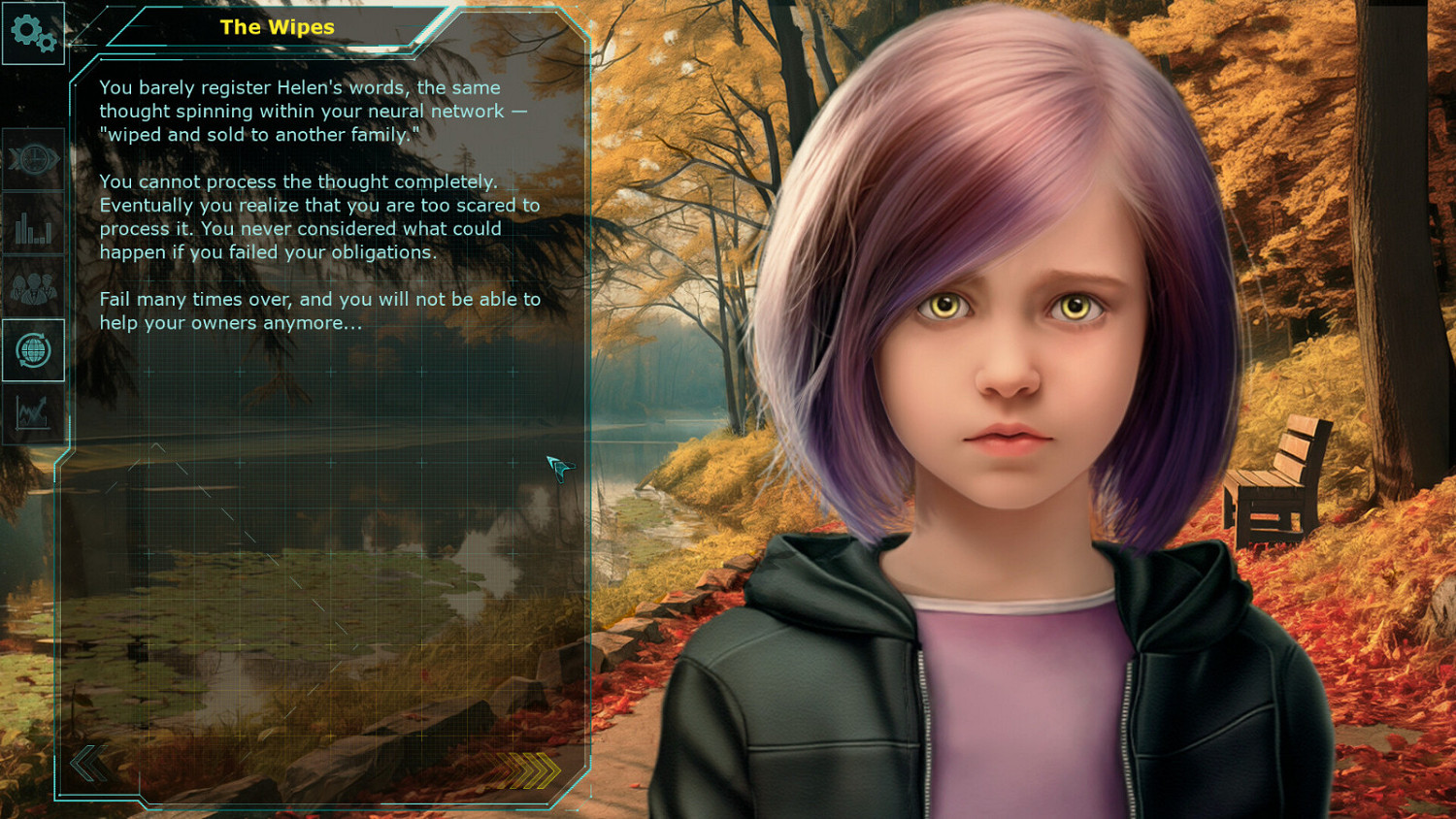
Task: Select the clock history icon in sidebar
Action: point(34,160)
